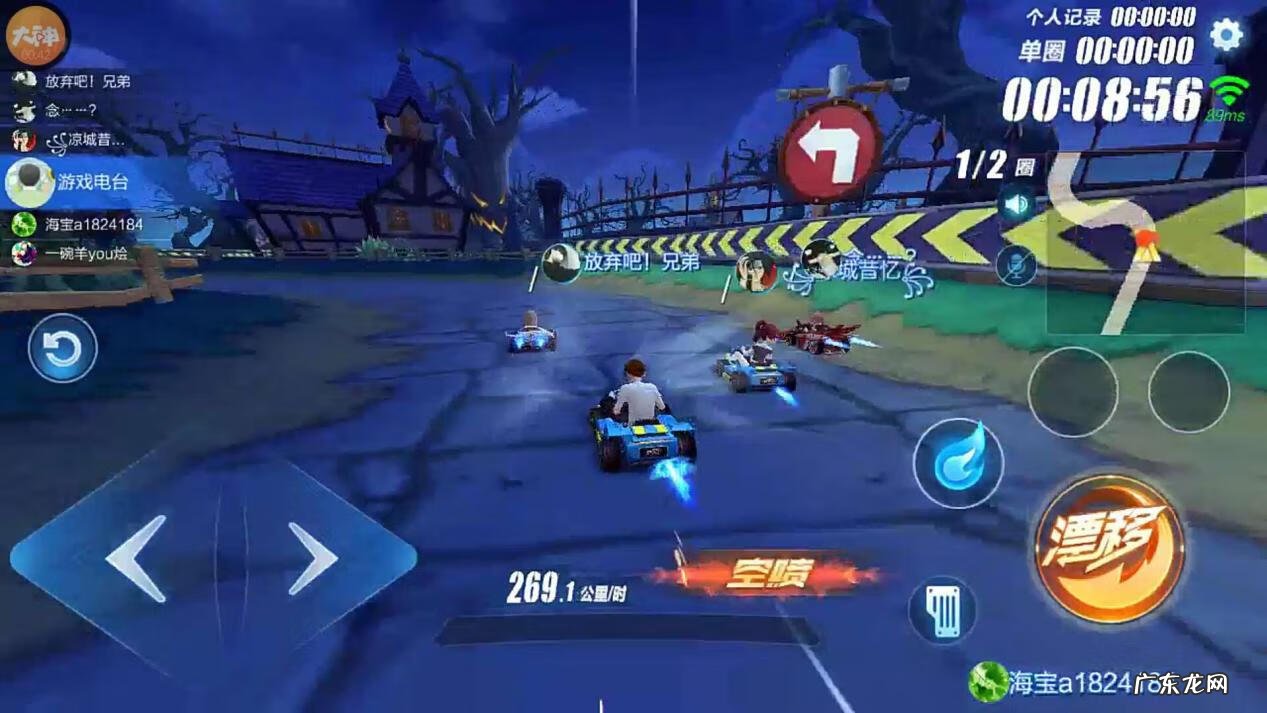The image size is (1267, 713).
Task: Hit the brake pedal button
Action: pyautogui.click(x=942, y=609)
